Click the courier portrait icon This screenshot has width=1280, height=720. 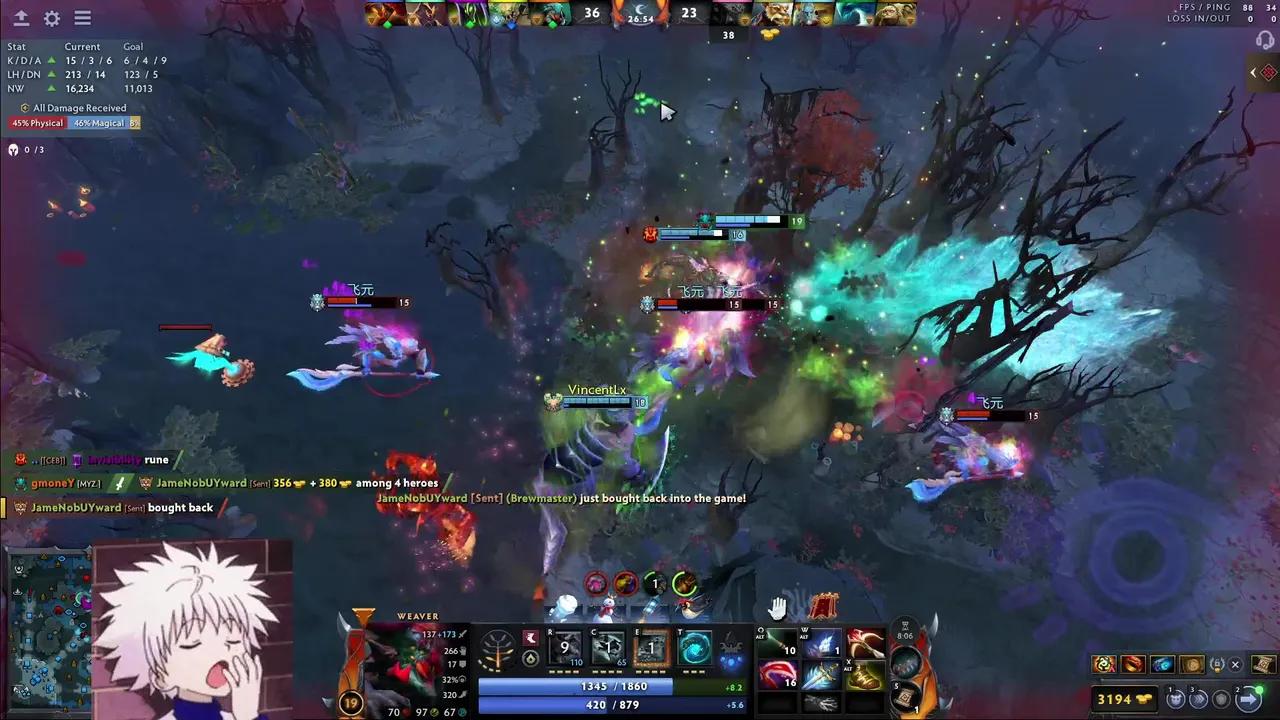(x=1175, y=699)
